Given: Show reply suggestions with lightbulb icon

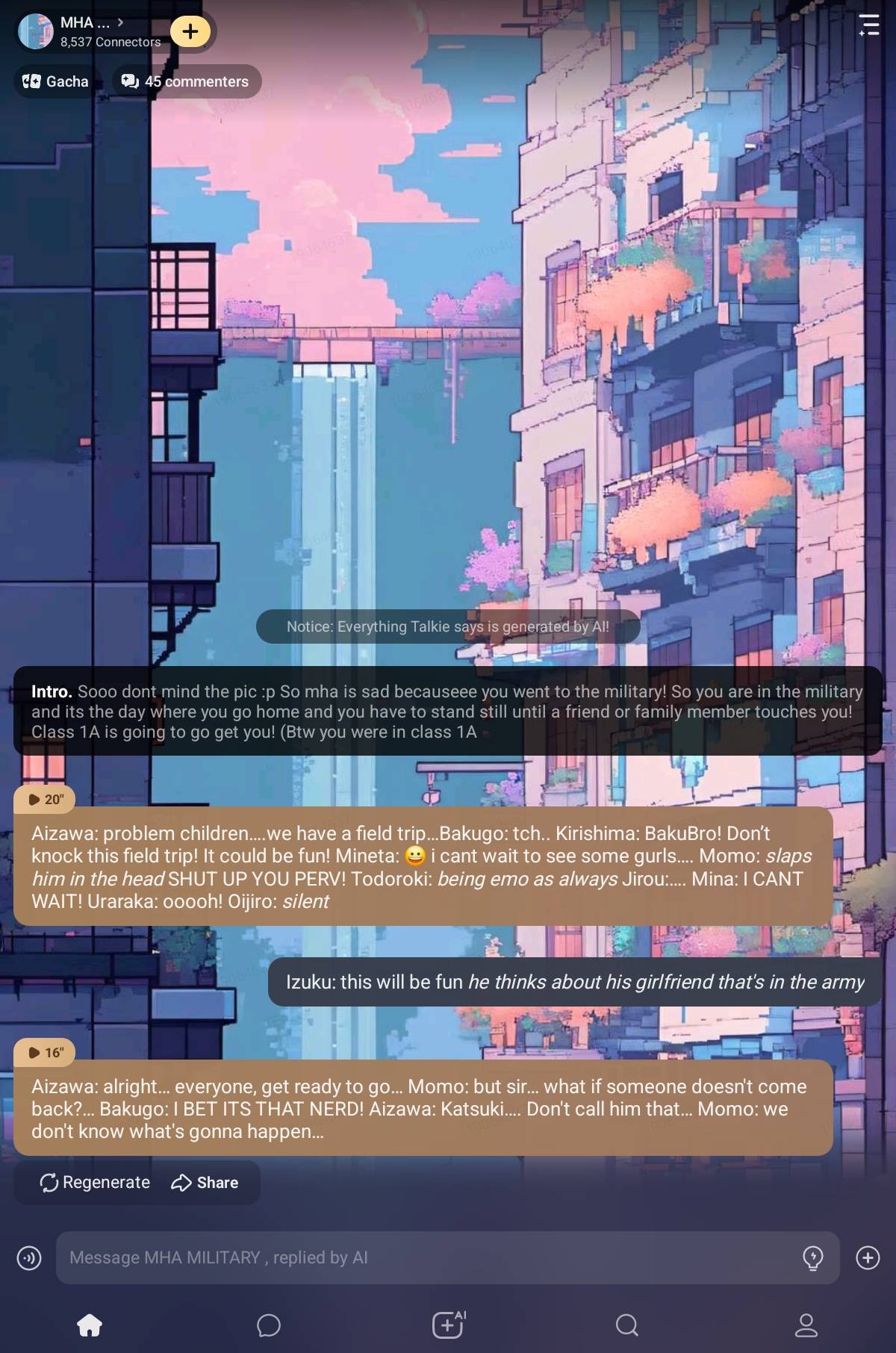Looking at the screenshot, I should [x=812, y=1258].
